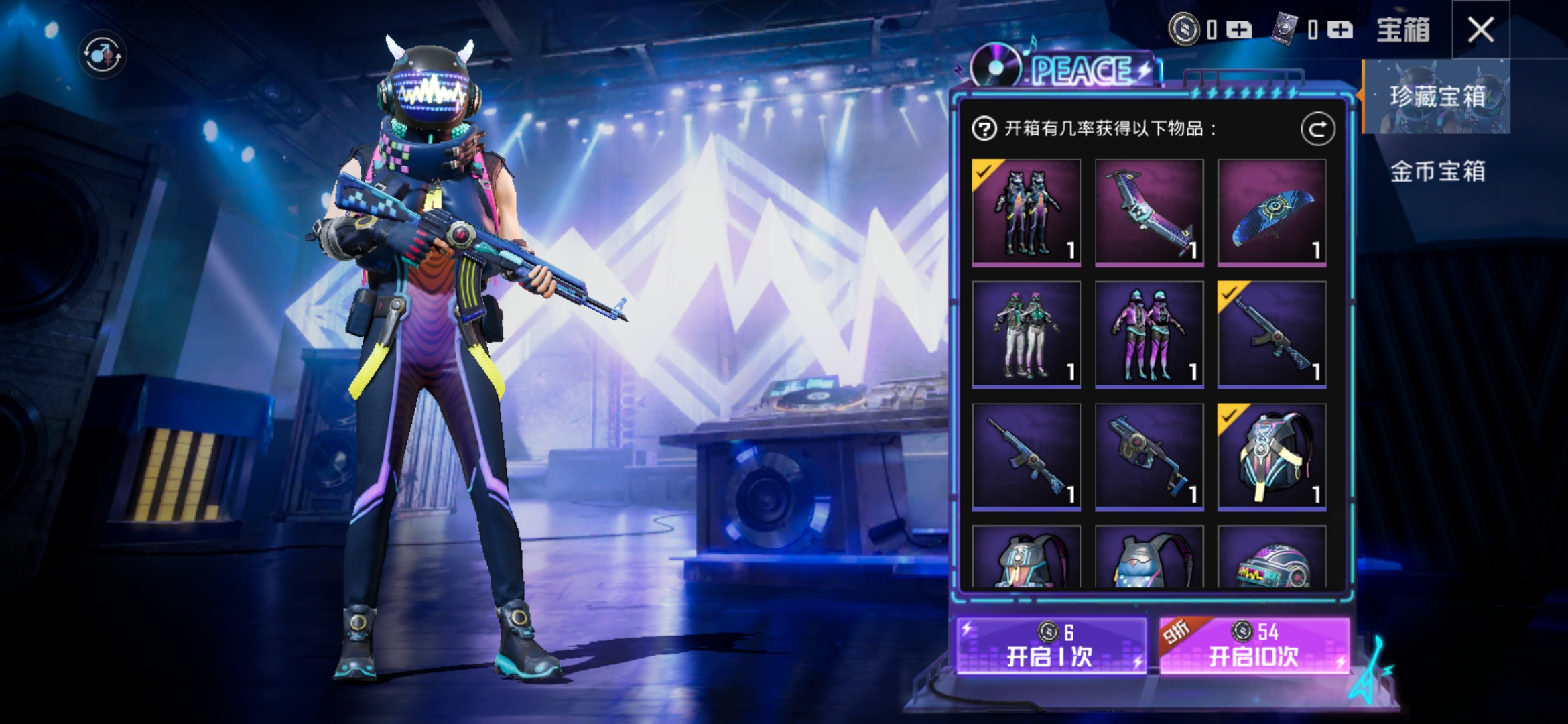Switch to the 金币宝箱 tab

1437,172
